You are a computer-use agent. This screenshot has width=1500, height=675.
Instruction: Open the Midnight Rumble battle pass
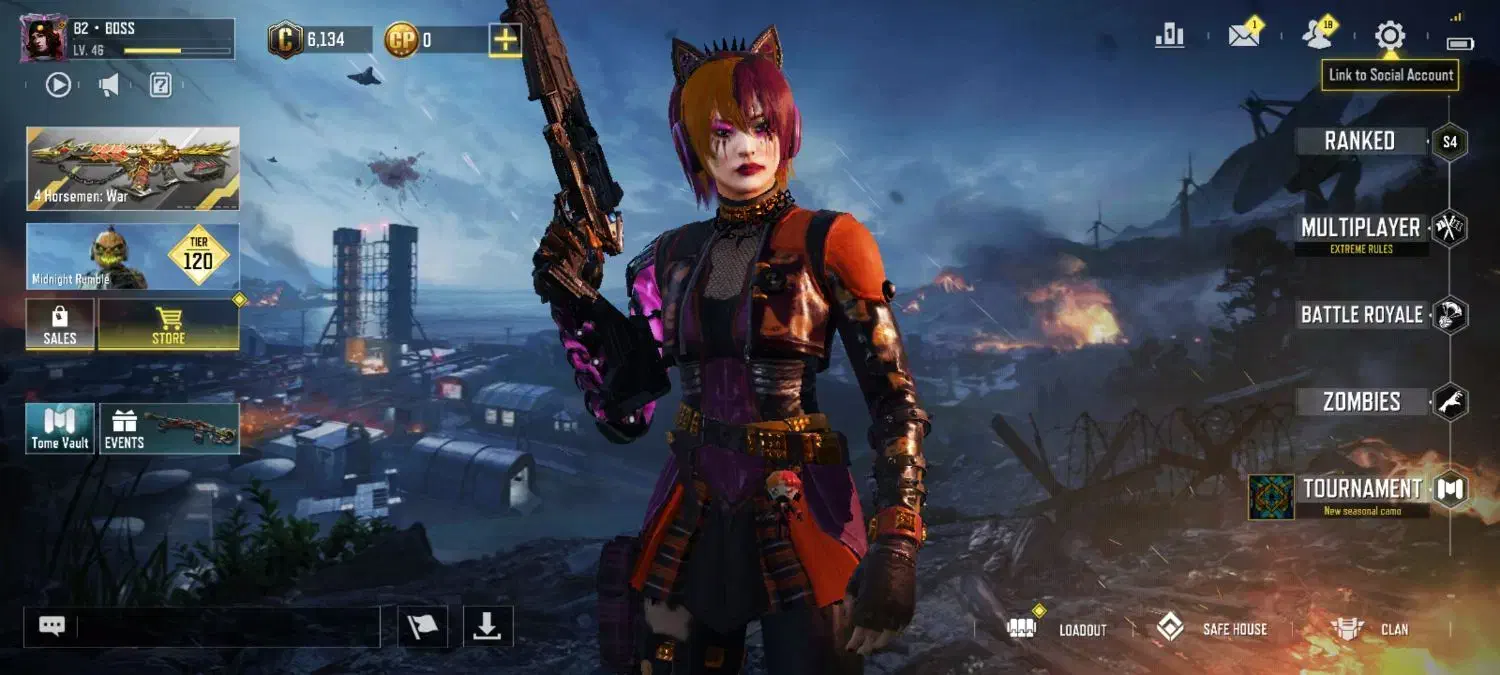pyautogui.click(x=133, y=256)
